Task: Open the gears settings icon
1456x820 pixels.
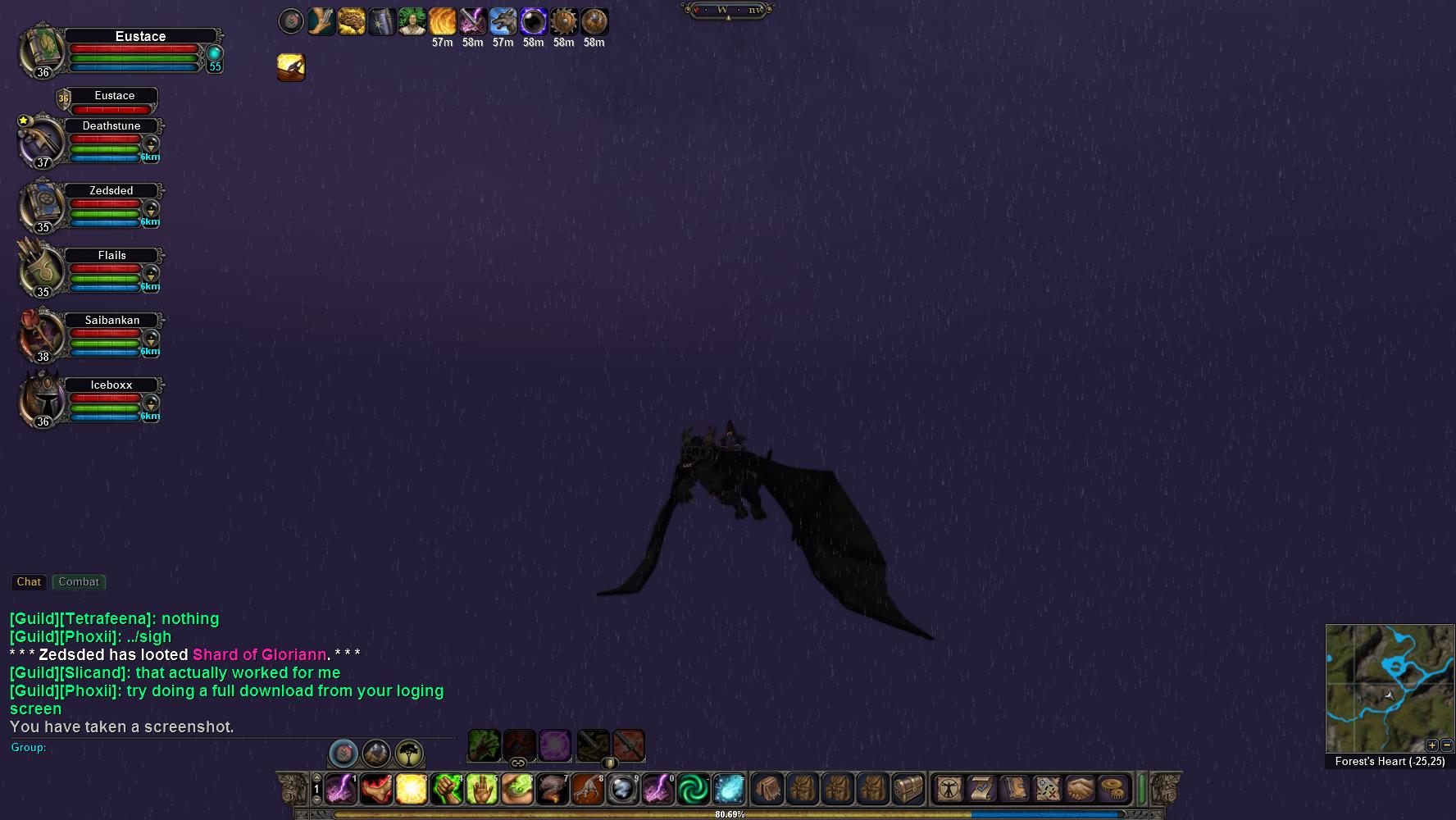Action: [x=1112, y=789]
